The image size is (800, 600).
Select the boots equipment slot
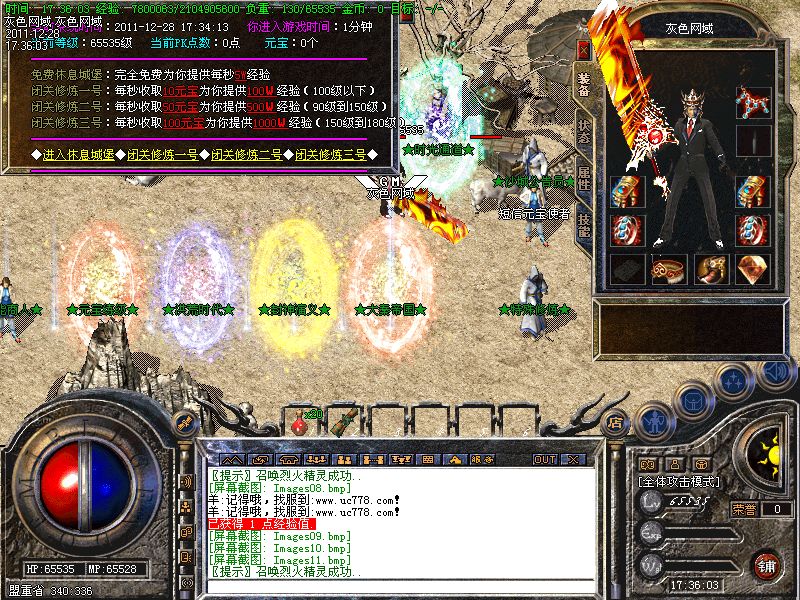(x=710, y=268)
